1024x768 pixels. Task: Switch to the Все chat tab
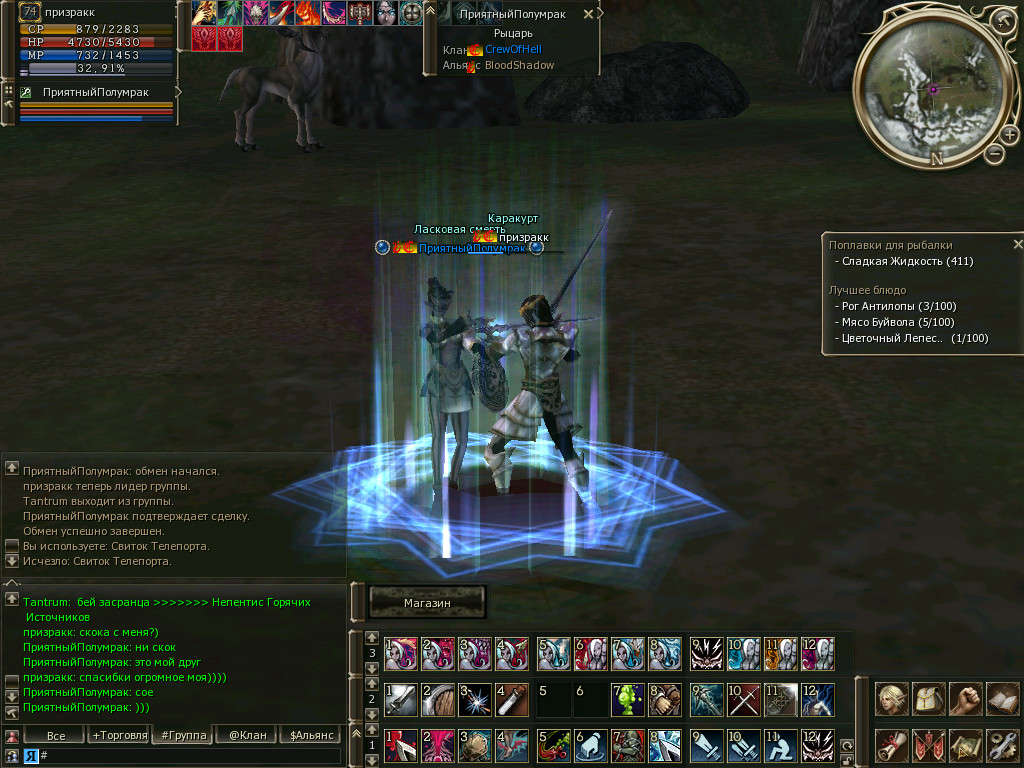[x=57, y=735]
